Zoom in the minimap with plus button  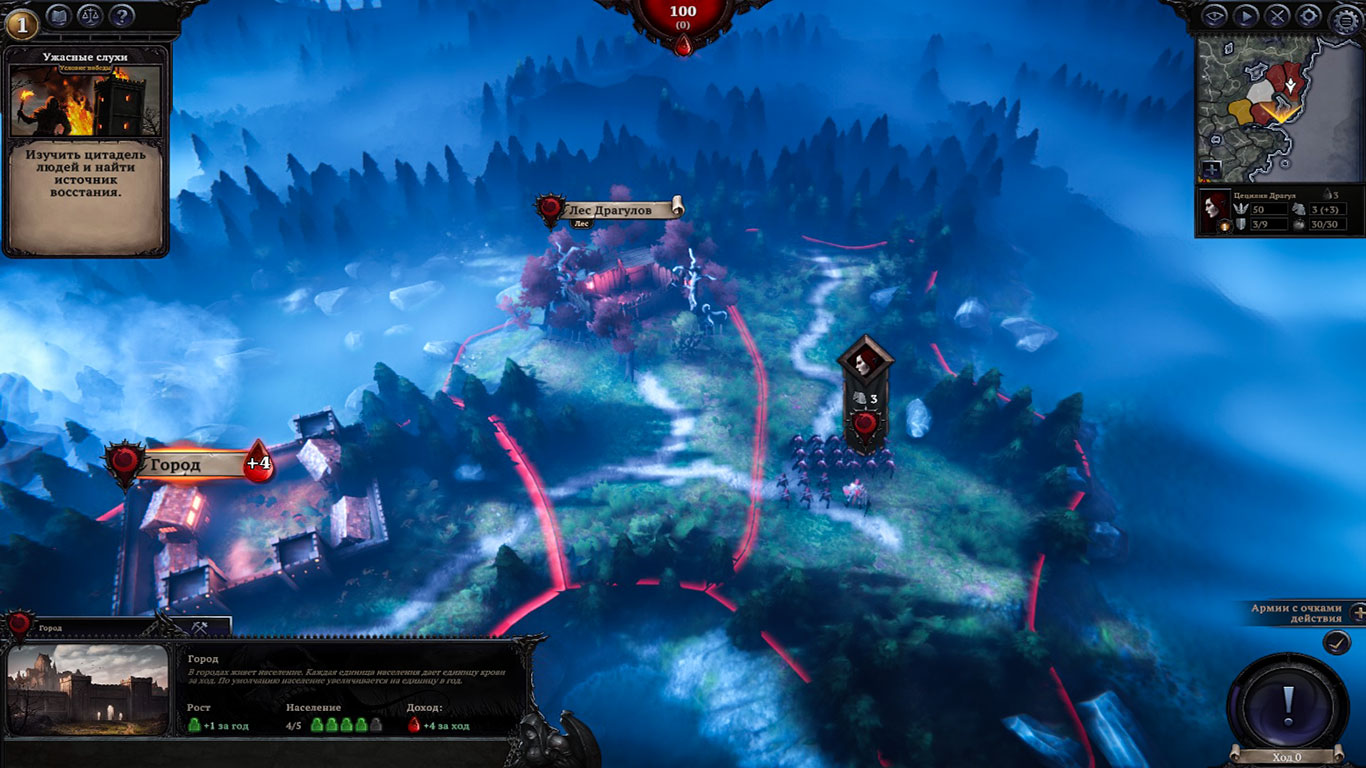click(1211, 169)
